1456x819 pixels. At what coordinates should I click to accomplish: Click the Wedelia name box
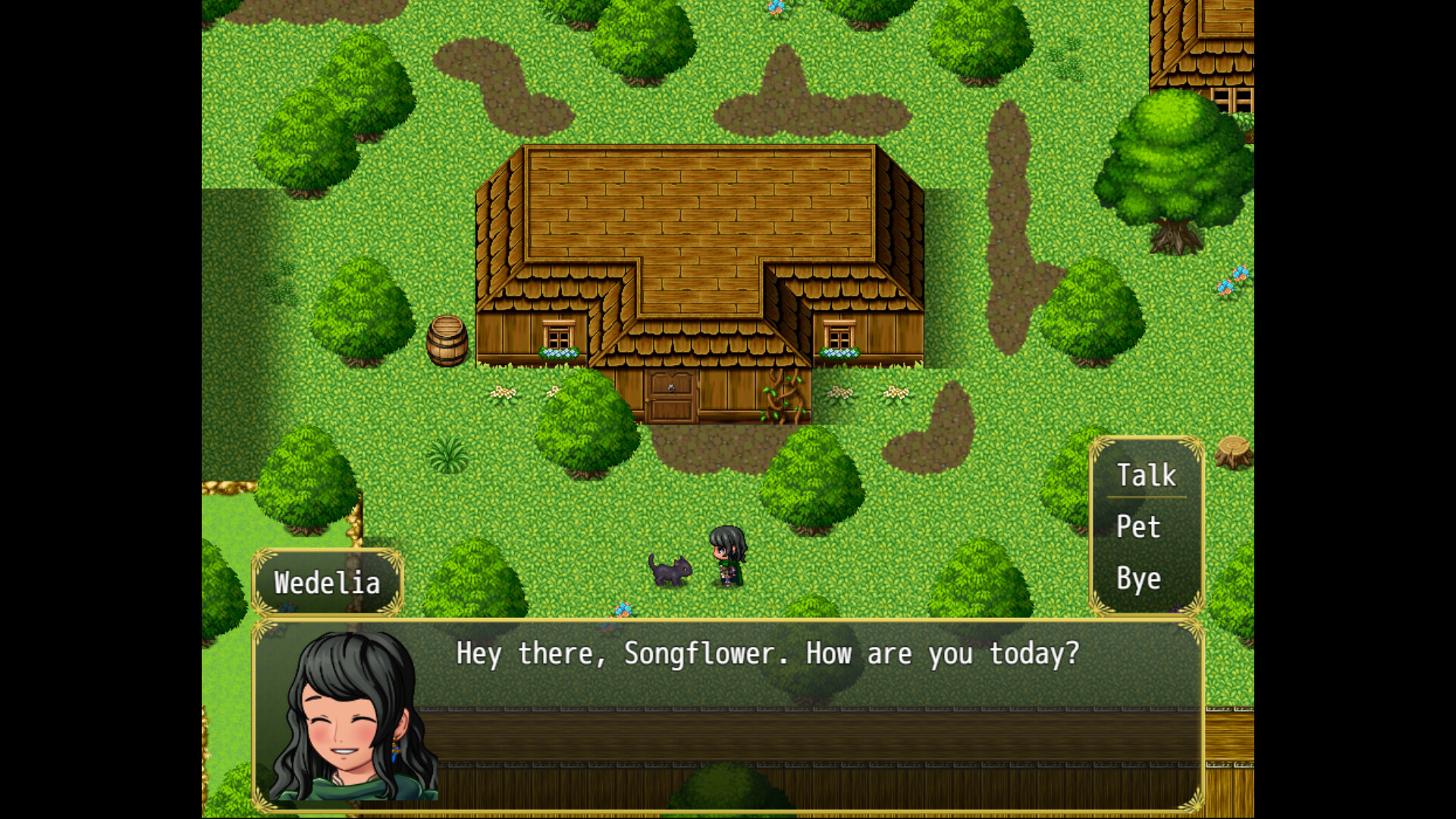pyautogui.click(x=328, y=582)
